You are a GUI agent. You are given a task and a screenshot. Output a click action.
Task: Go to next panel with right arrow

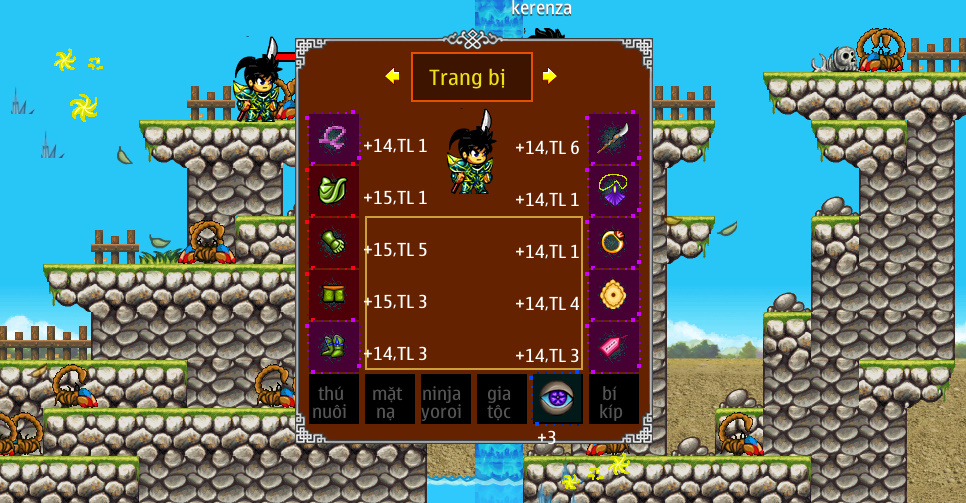click(x=549, y=76)
